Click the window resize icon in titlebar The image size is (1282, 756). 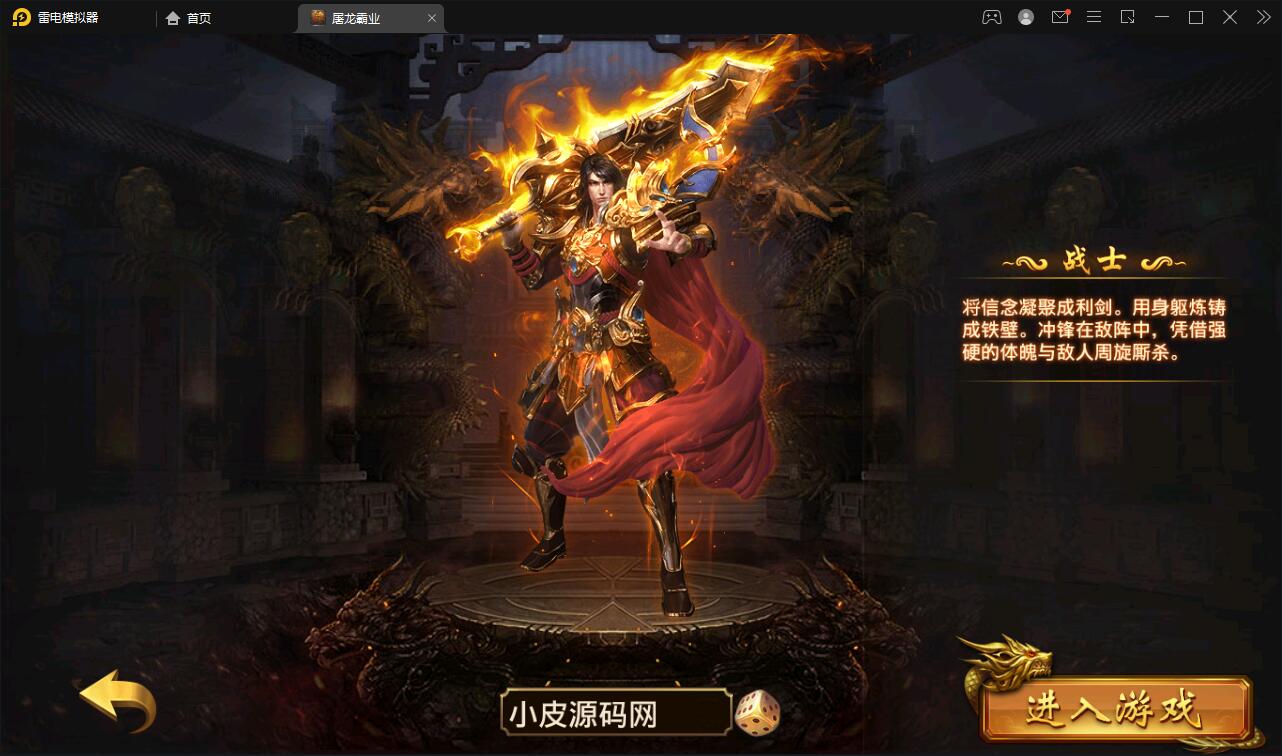(1128, 17)
